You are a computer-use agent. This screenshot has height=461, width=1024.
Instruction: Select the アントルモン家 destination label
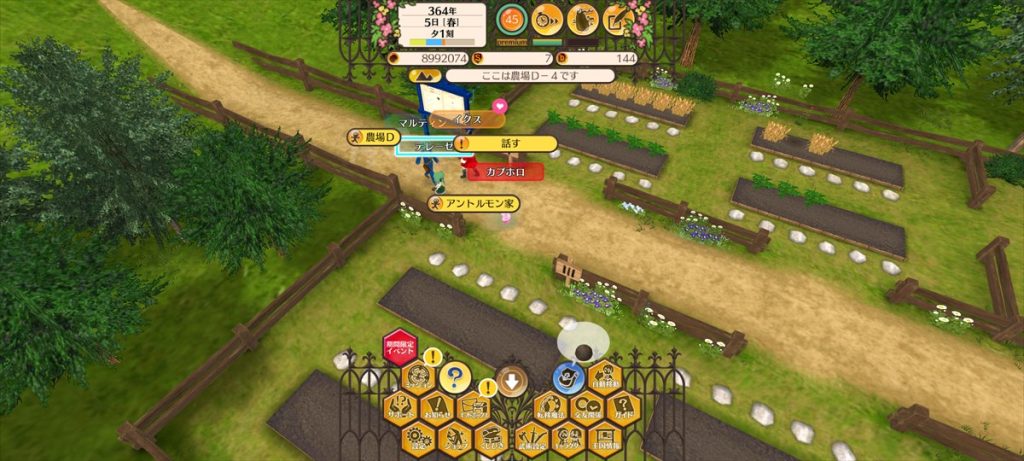coord(474,204)
